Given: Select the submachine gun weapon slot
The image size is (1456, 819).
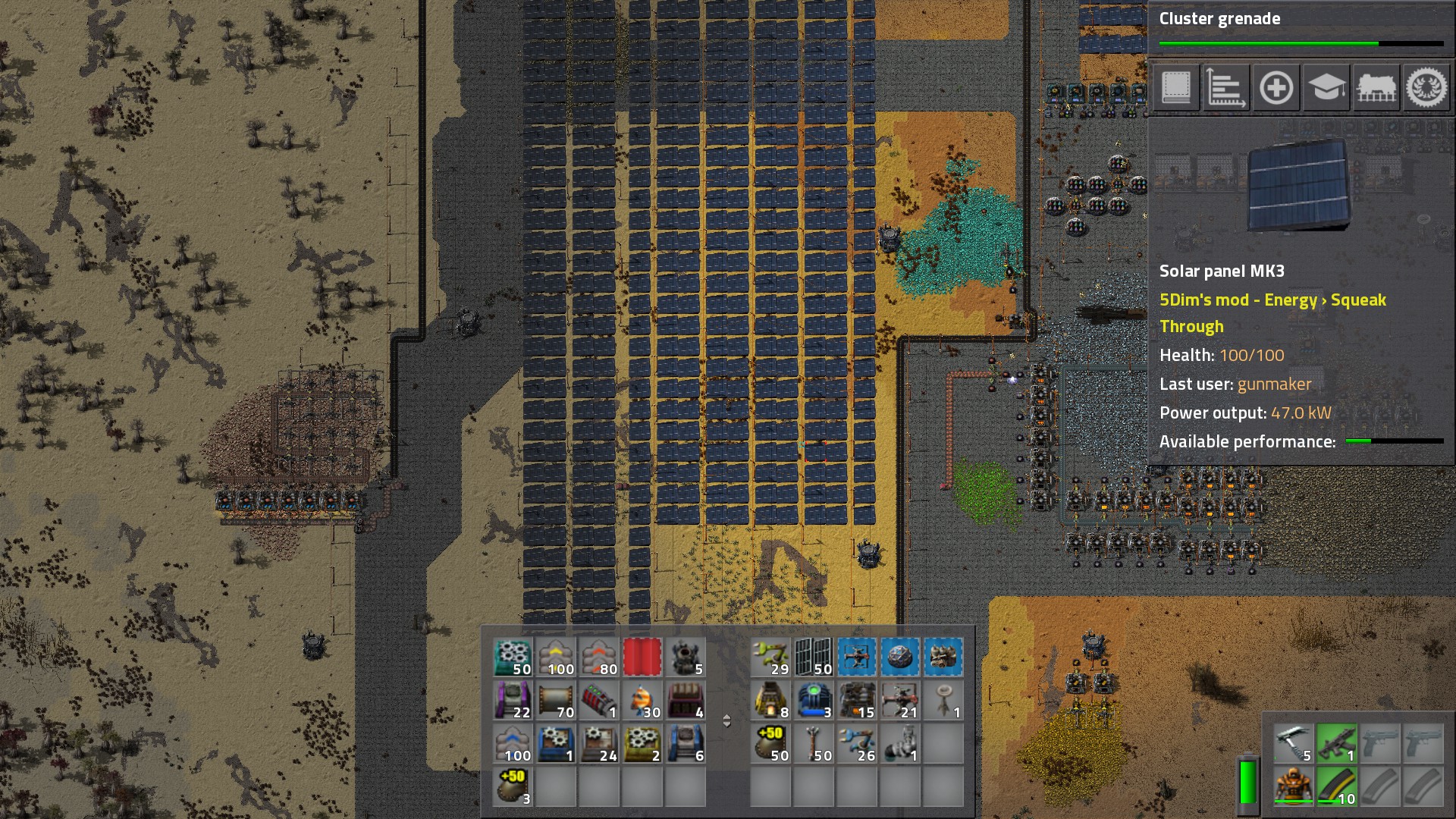Looking at the screenshot, I should (1337, 743).
